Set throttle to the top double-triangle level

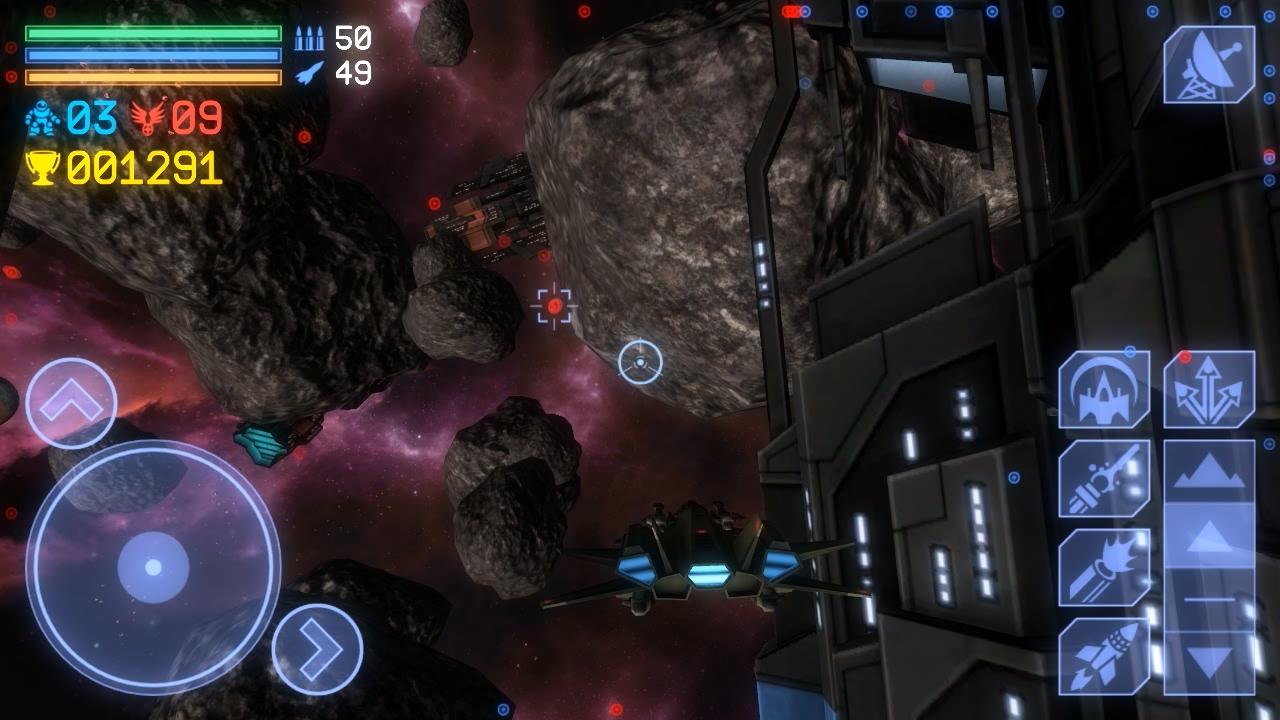1209,472
